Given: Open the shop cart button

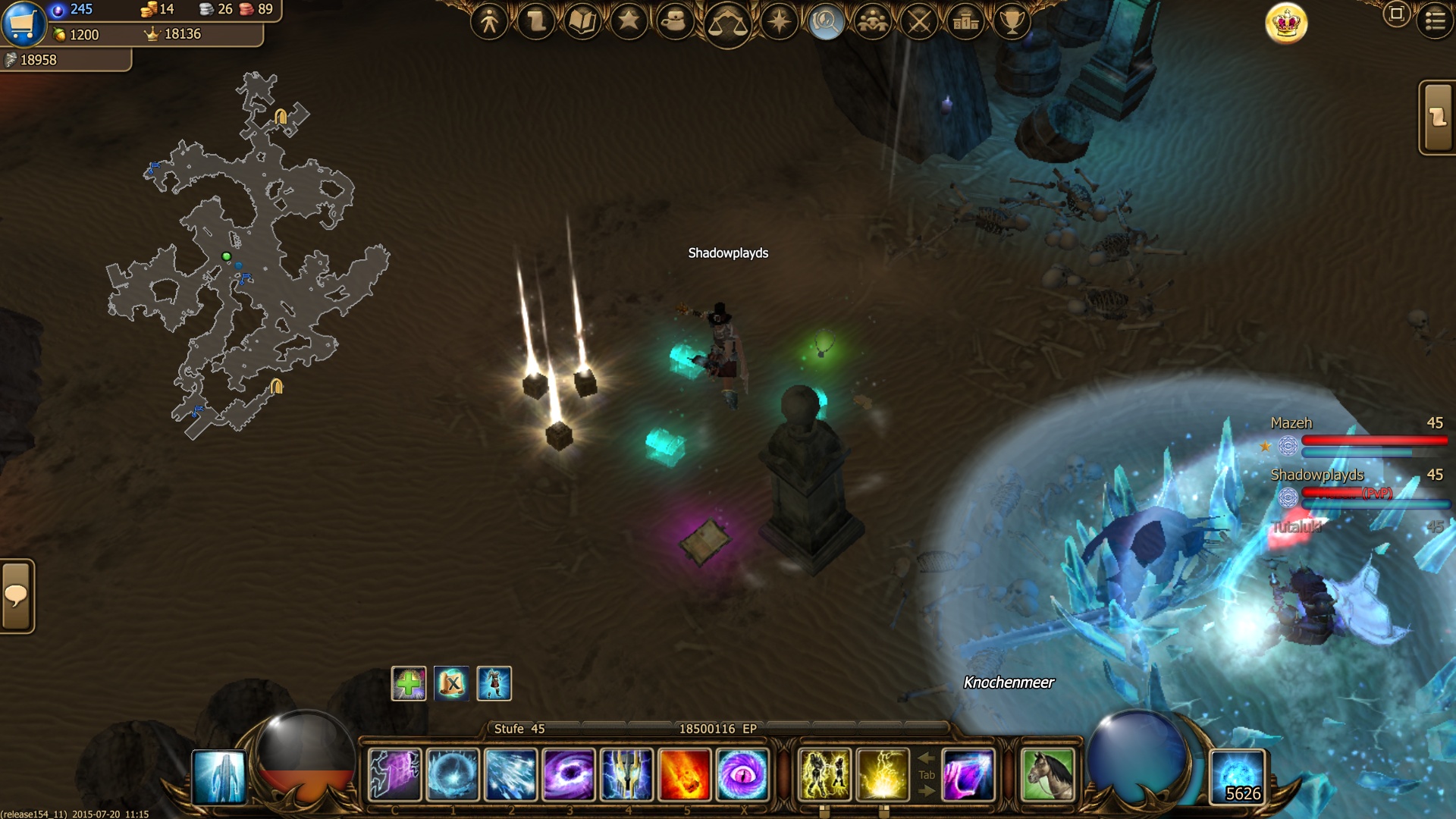Looking at the screenshot, I should point(23,23).
